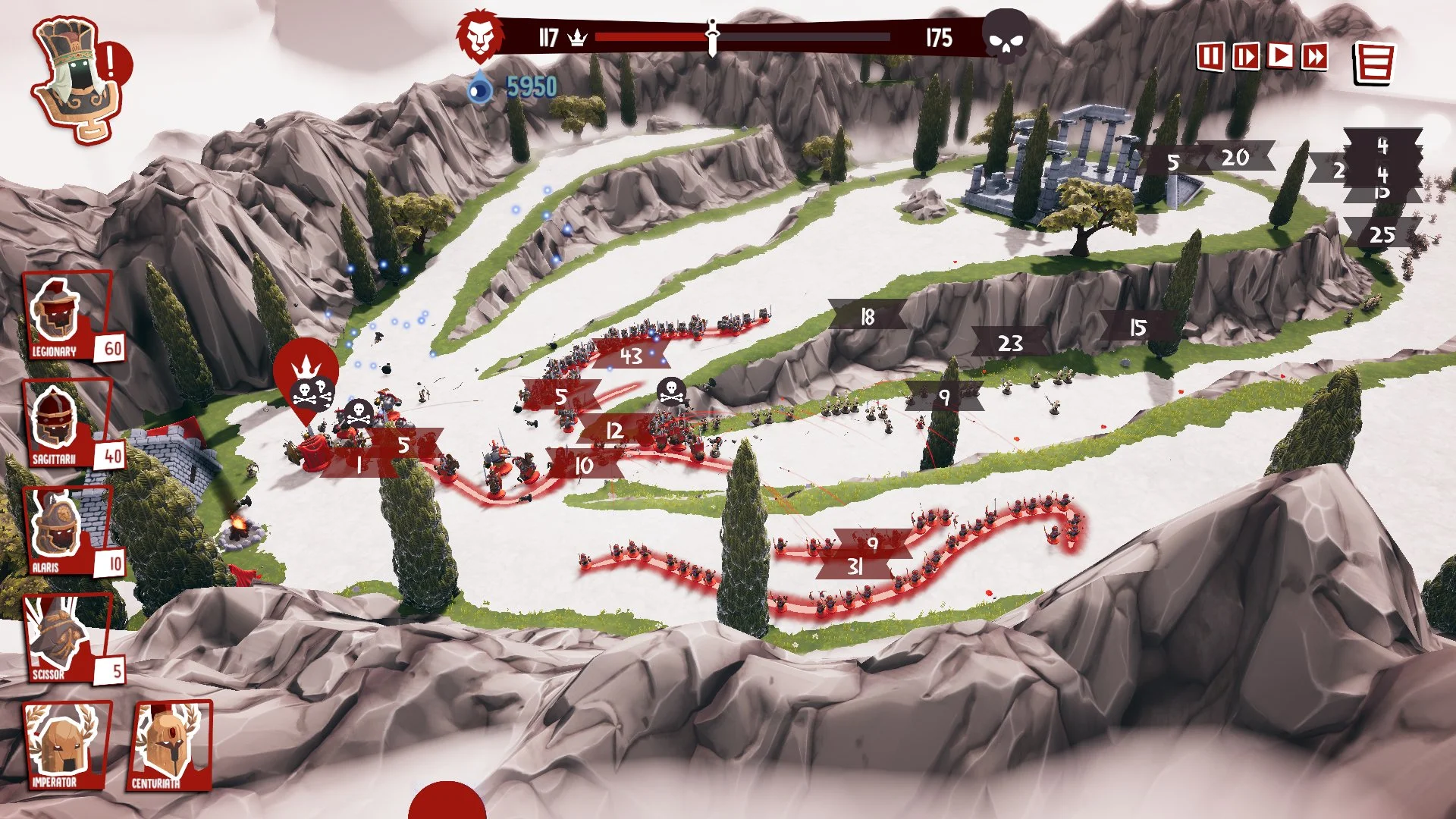Select the squad banner showing 43
1456x819 pixels.
tap(631, 356)
